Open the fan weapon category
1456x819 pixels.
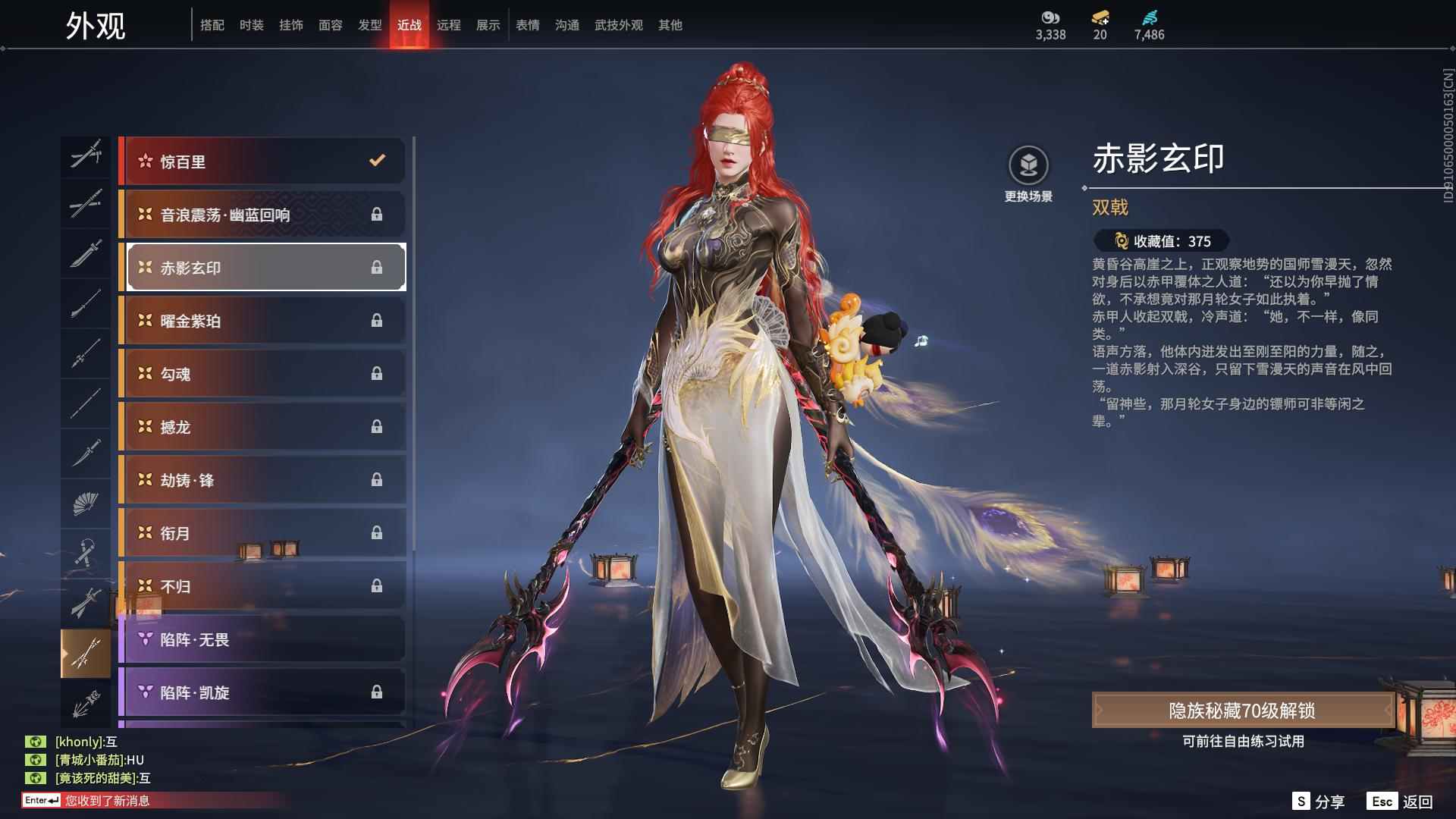pos(86,502)
